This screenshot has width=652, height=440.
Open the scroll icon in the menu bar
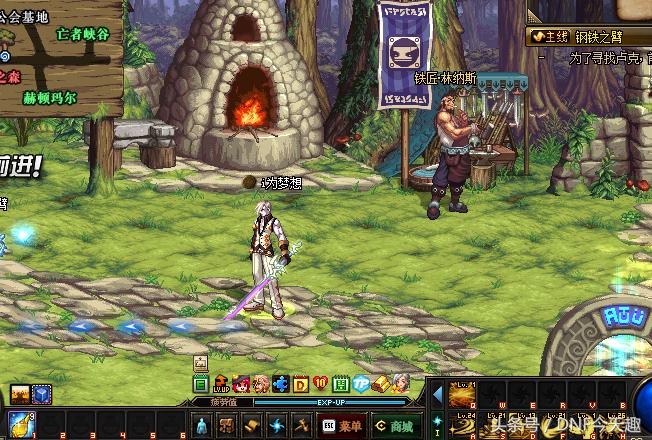226,425
